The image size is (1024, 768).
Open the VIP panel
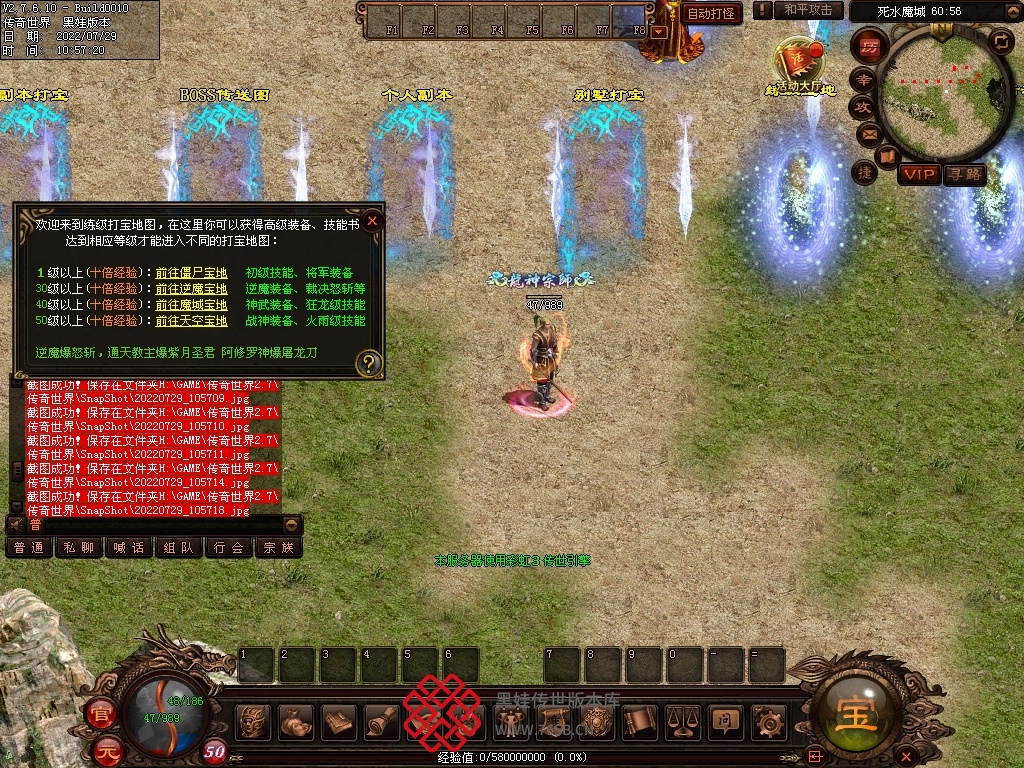tap(918, 174)
